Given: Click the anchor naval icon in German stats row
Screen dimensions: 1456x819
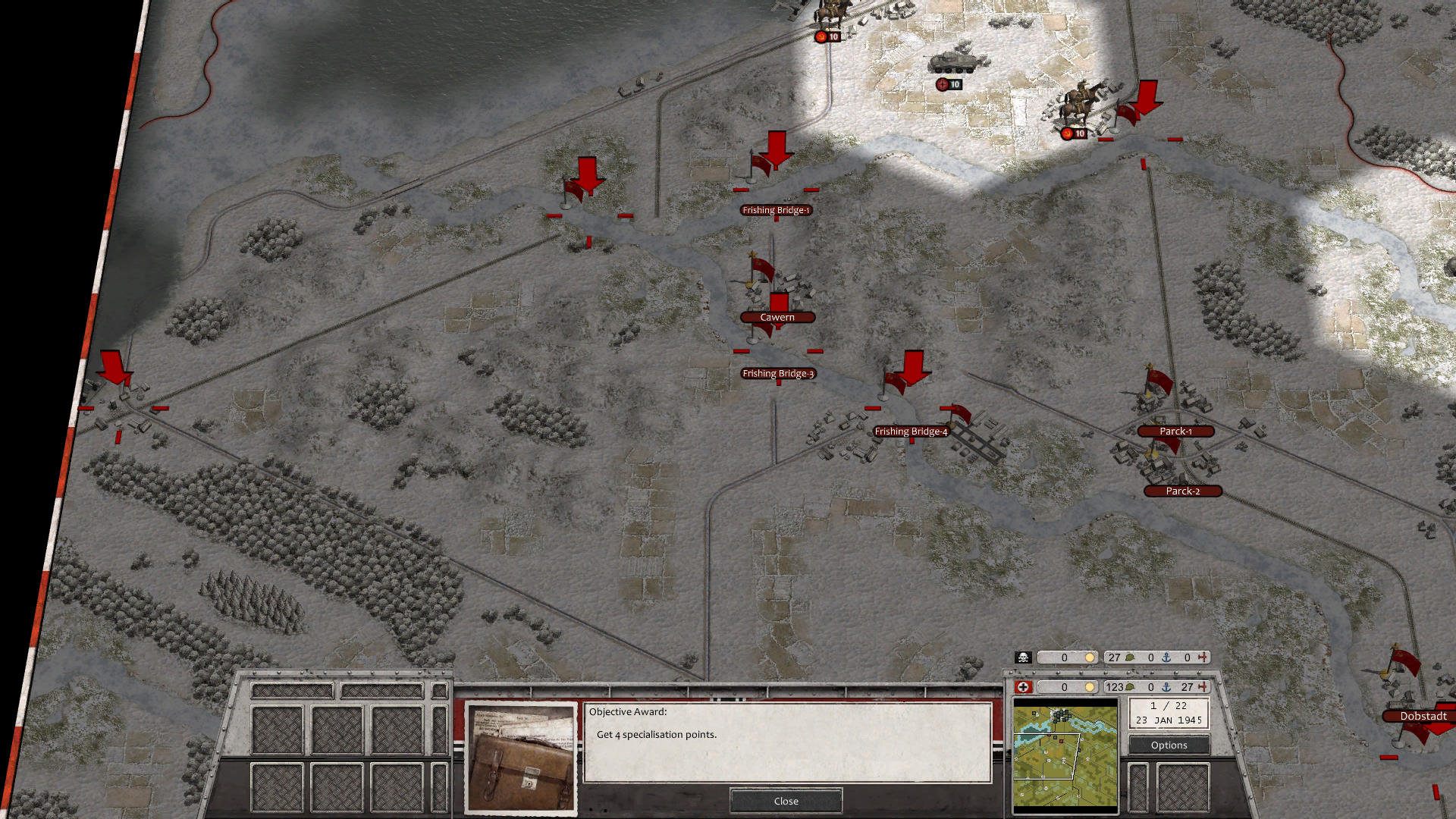Looking at the screenshot, I should point(1166,686).
